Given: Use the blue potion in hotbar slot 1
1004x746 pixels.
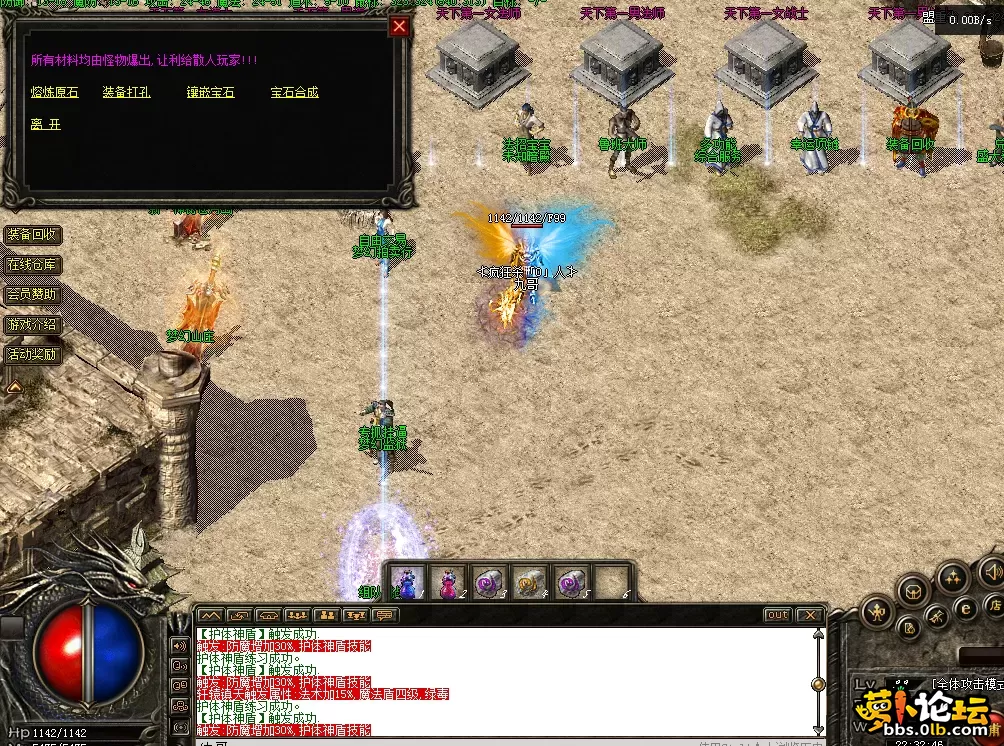Looking at the screenshot, I should pyautogui.click(x=406, y=582).
